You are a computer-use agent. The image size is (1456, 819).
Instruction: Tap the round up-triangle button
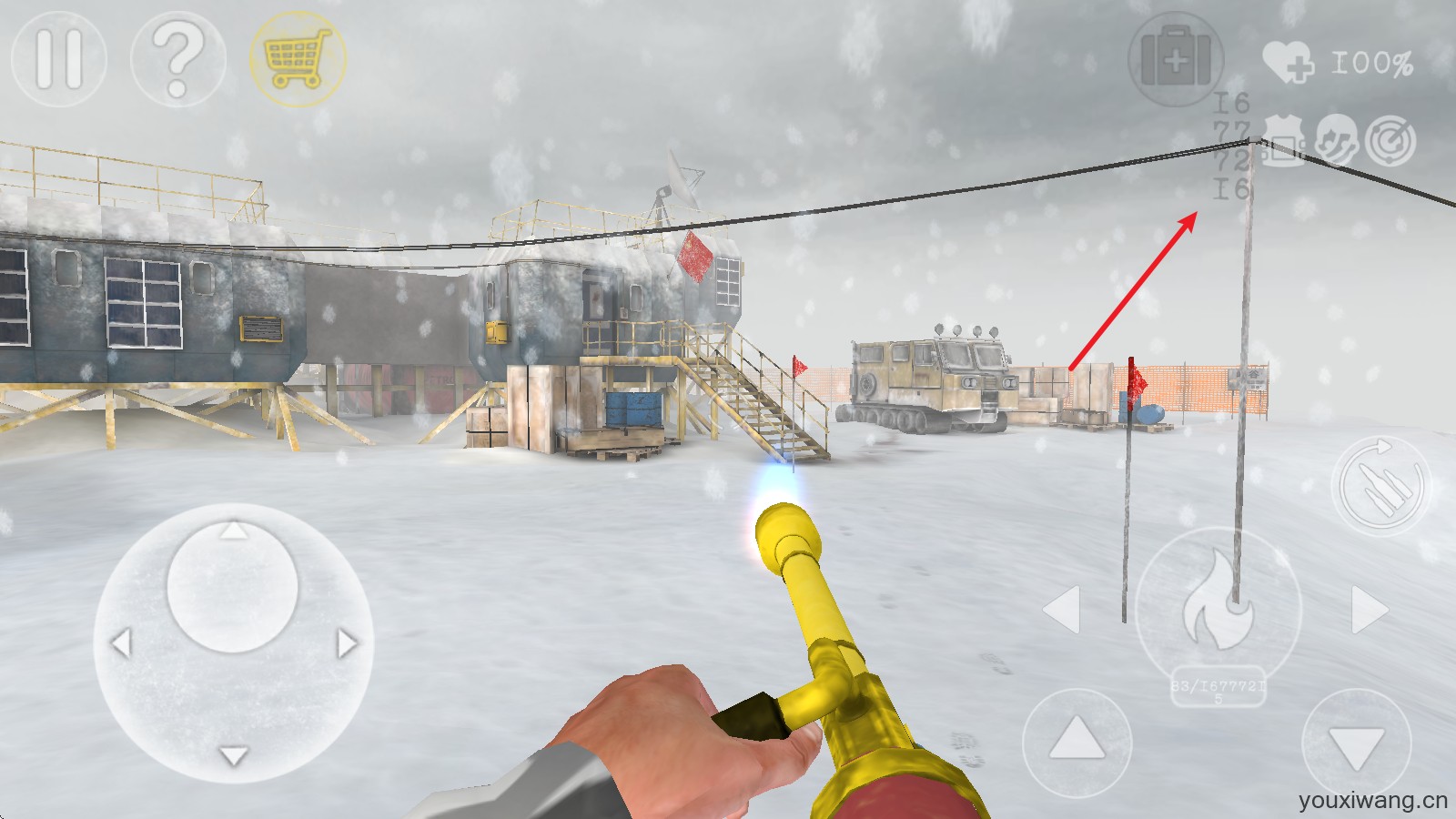pyautogui.click(x=1077, y=742)
